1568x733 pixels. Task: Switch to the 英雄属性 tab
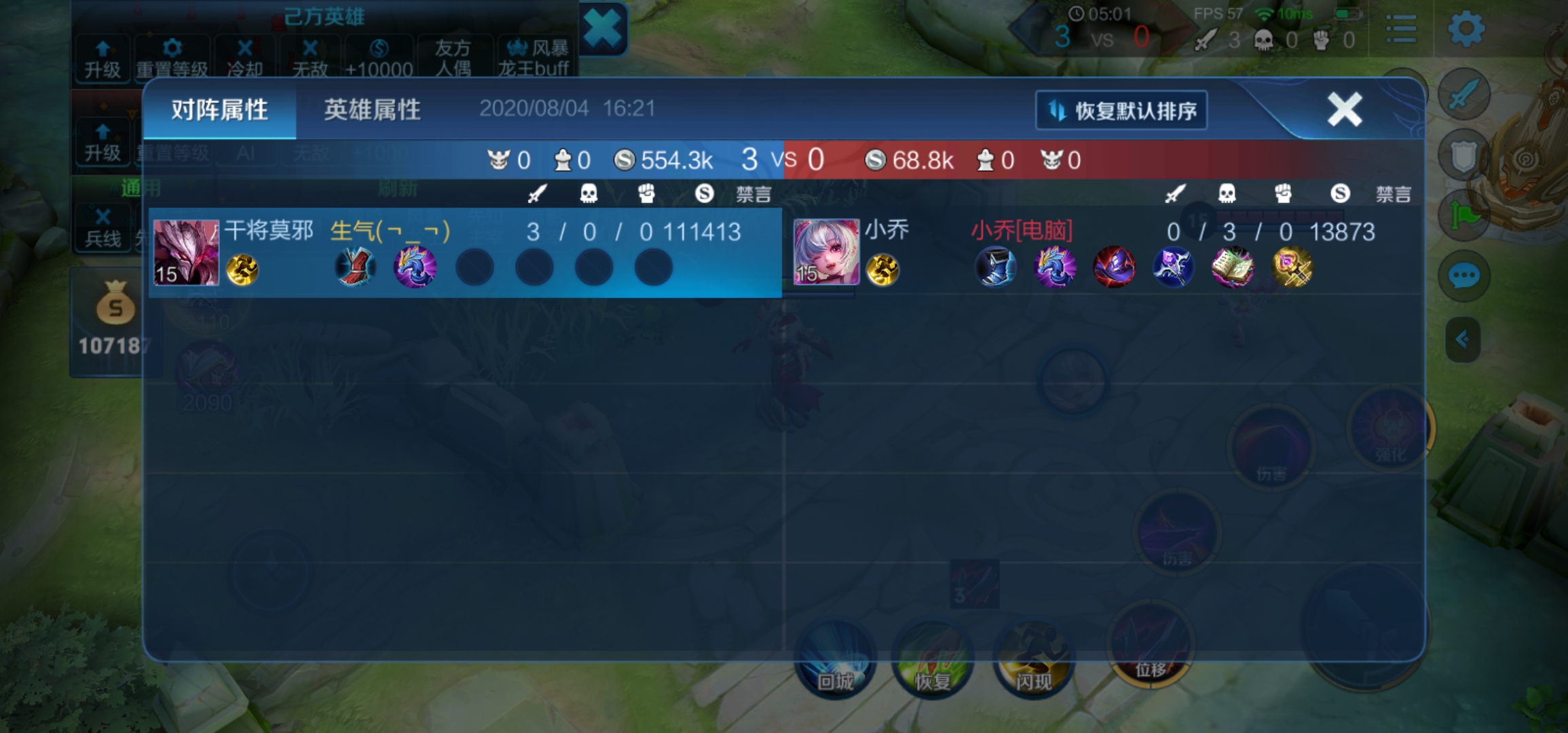click(373, 109)
